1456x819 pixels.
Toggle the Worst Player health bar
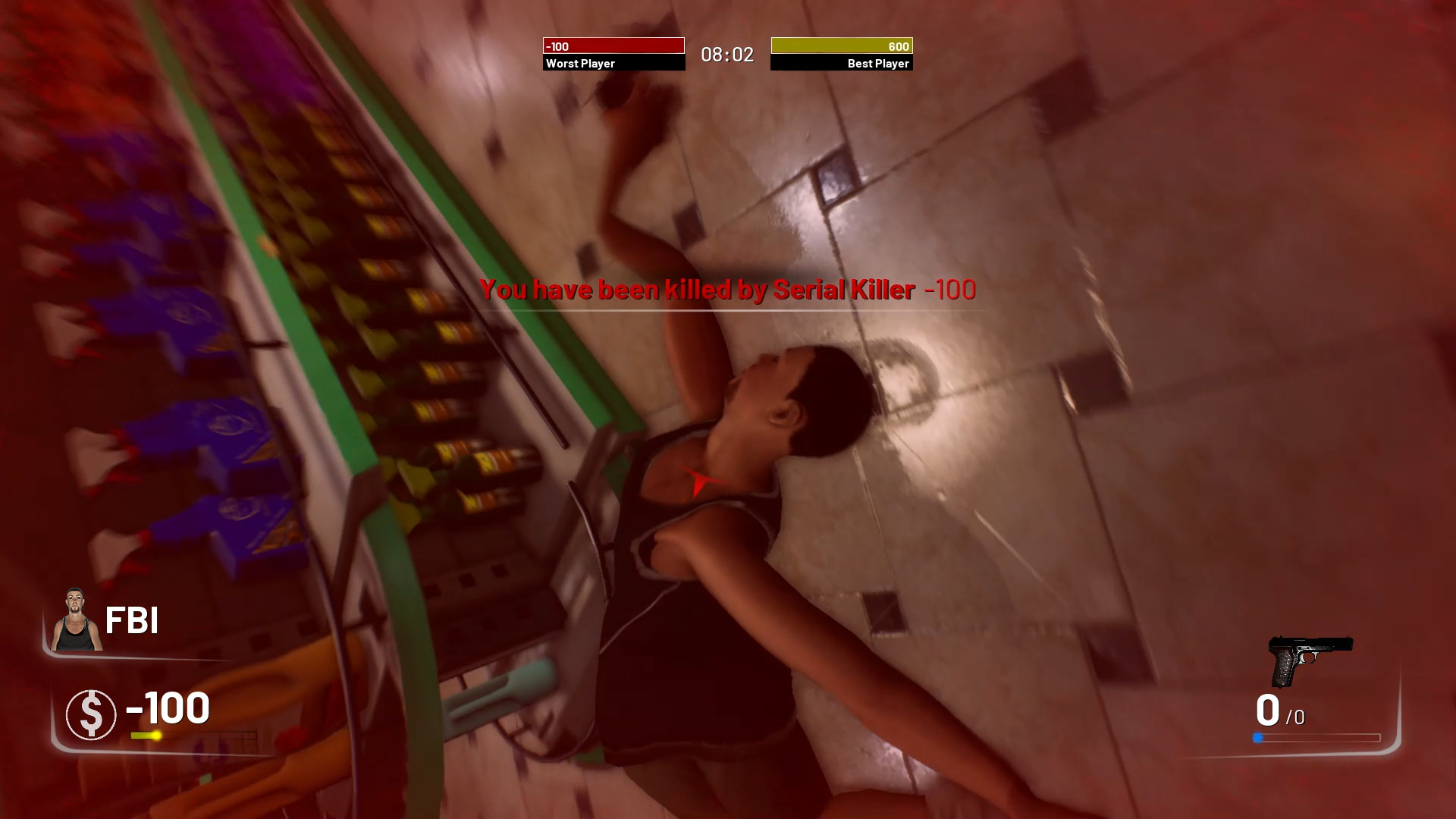[x=613, y=46]
